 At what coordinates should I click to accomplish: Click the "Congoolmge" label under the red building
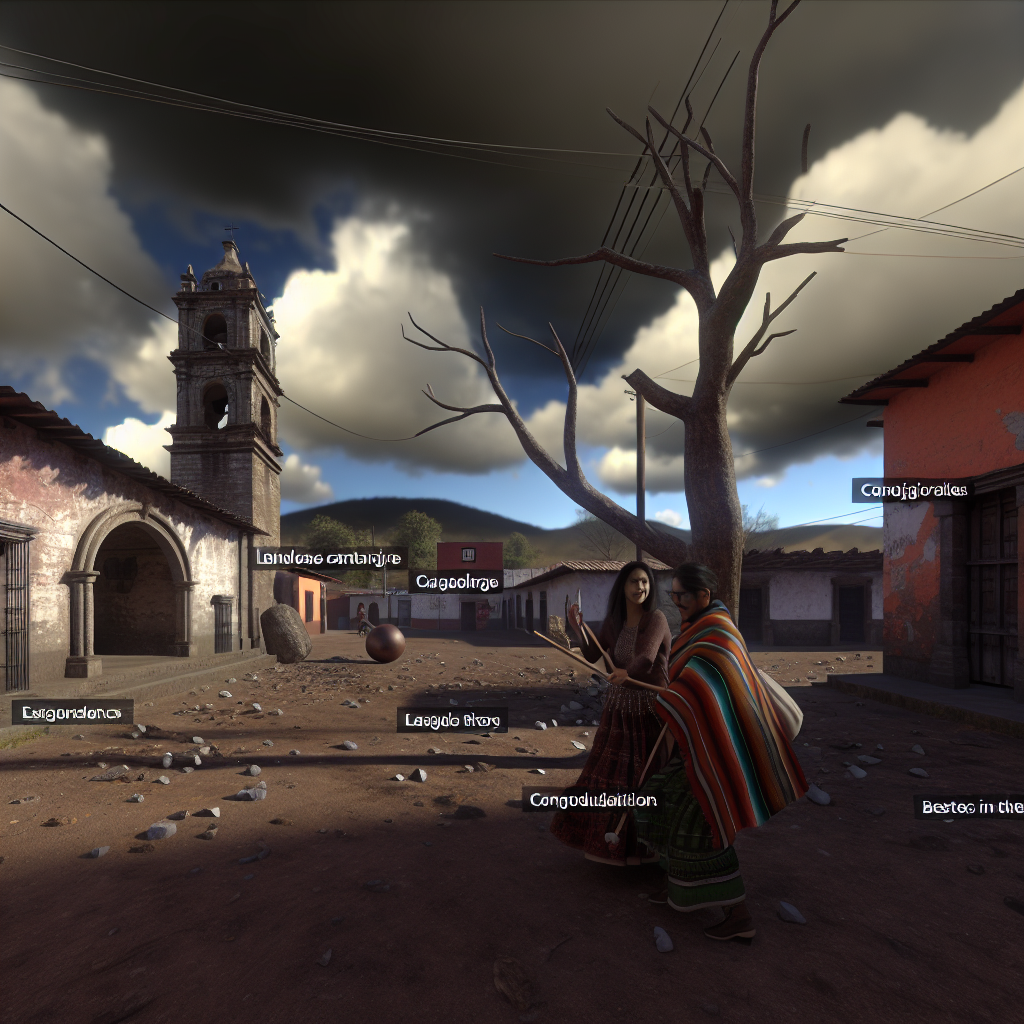click(x=455, y=581)
